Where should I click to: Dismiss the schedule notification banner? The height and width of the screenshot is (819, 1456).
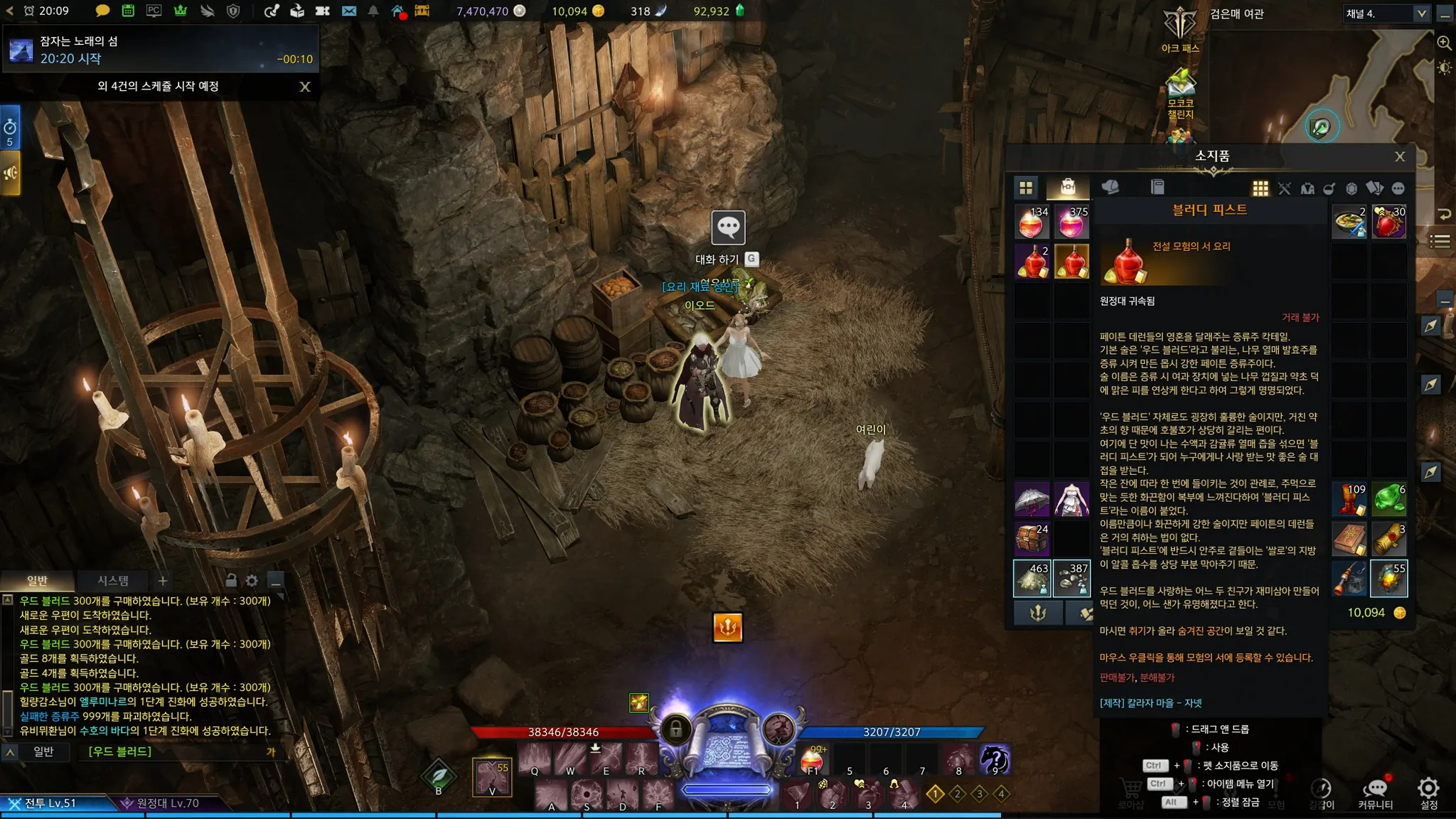(305, 87)
